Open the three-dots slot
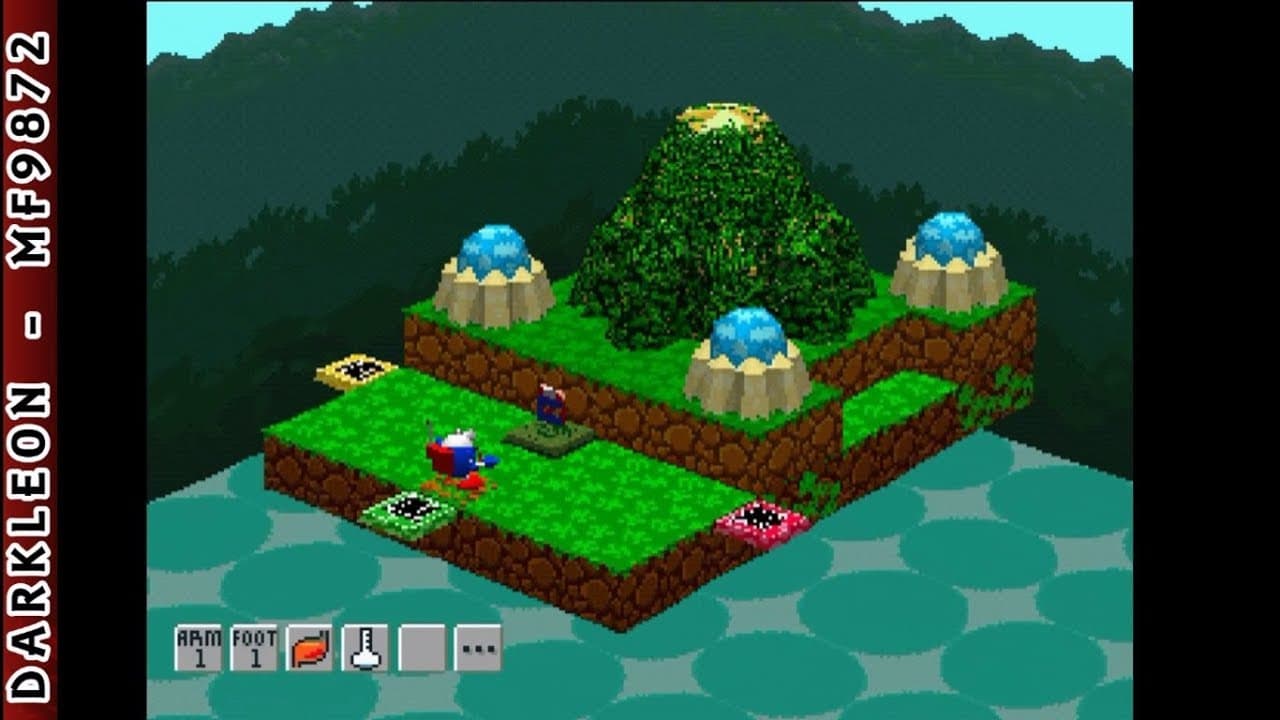Screen dimensions: 1280x720 (x=478, y=648)
